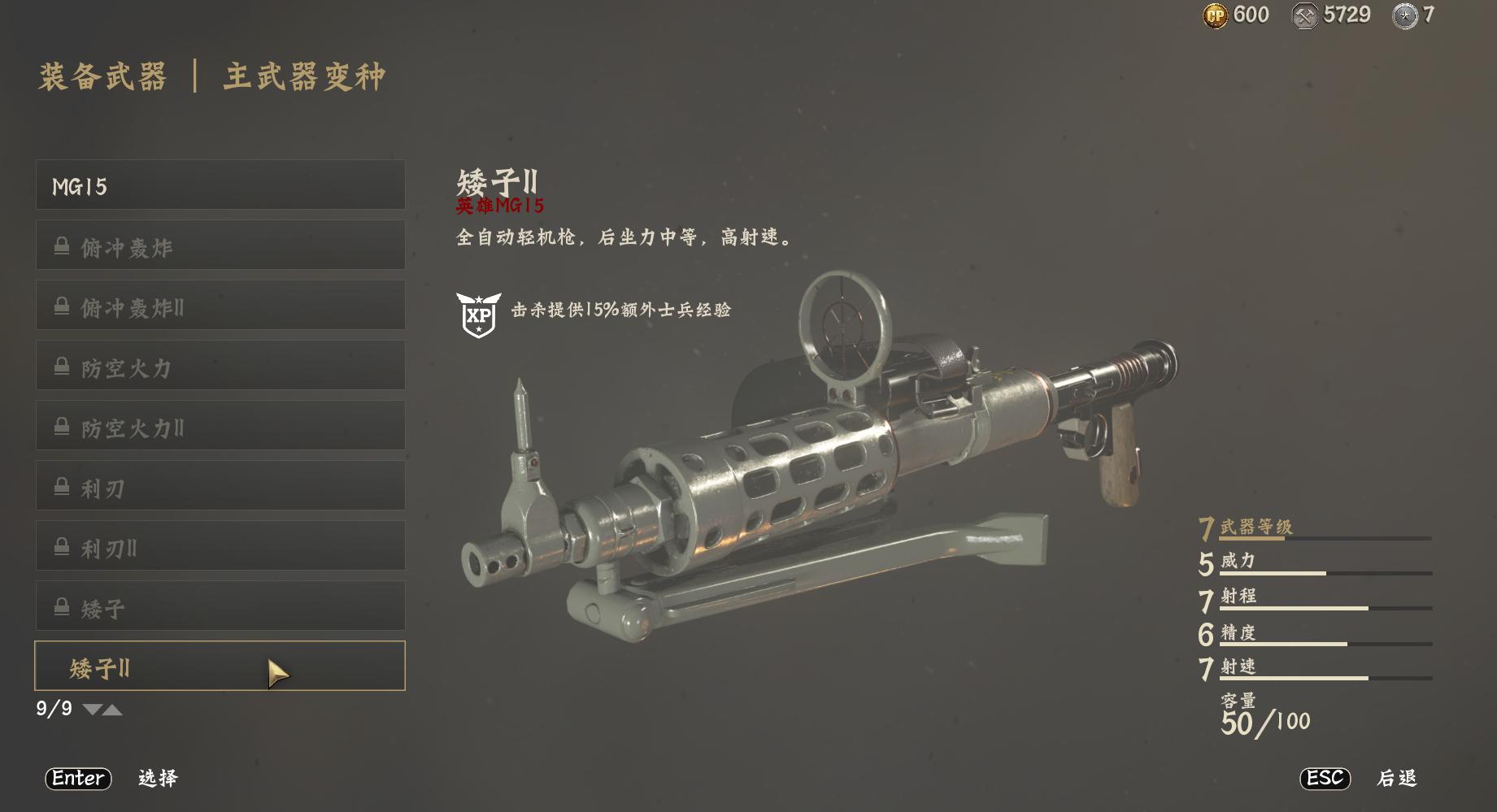Pick the locked 矮子 variant
The width and height of the screenshot is (1497, 812).
pos(220,606)
